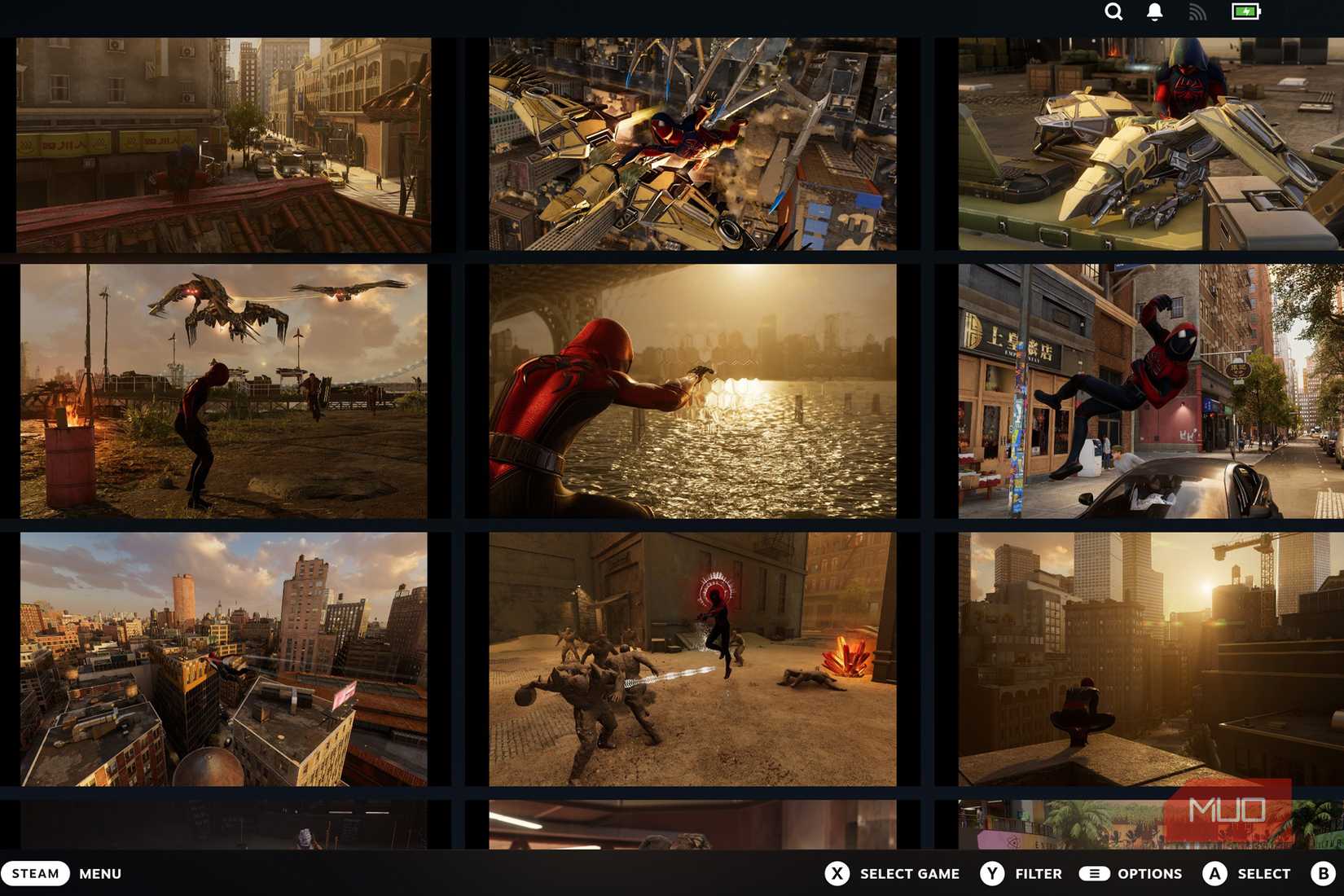1344x896 pixels.
Task: Open the hamburger options icon
Action: click(x=1093, y=873)
